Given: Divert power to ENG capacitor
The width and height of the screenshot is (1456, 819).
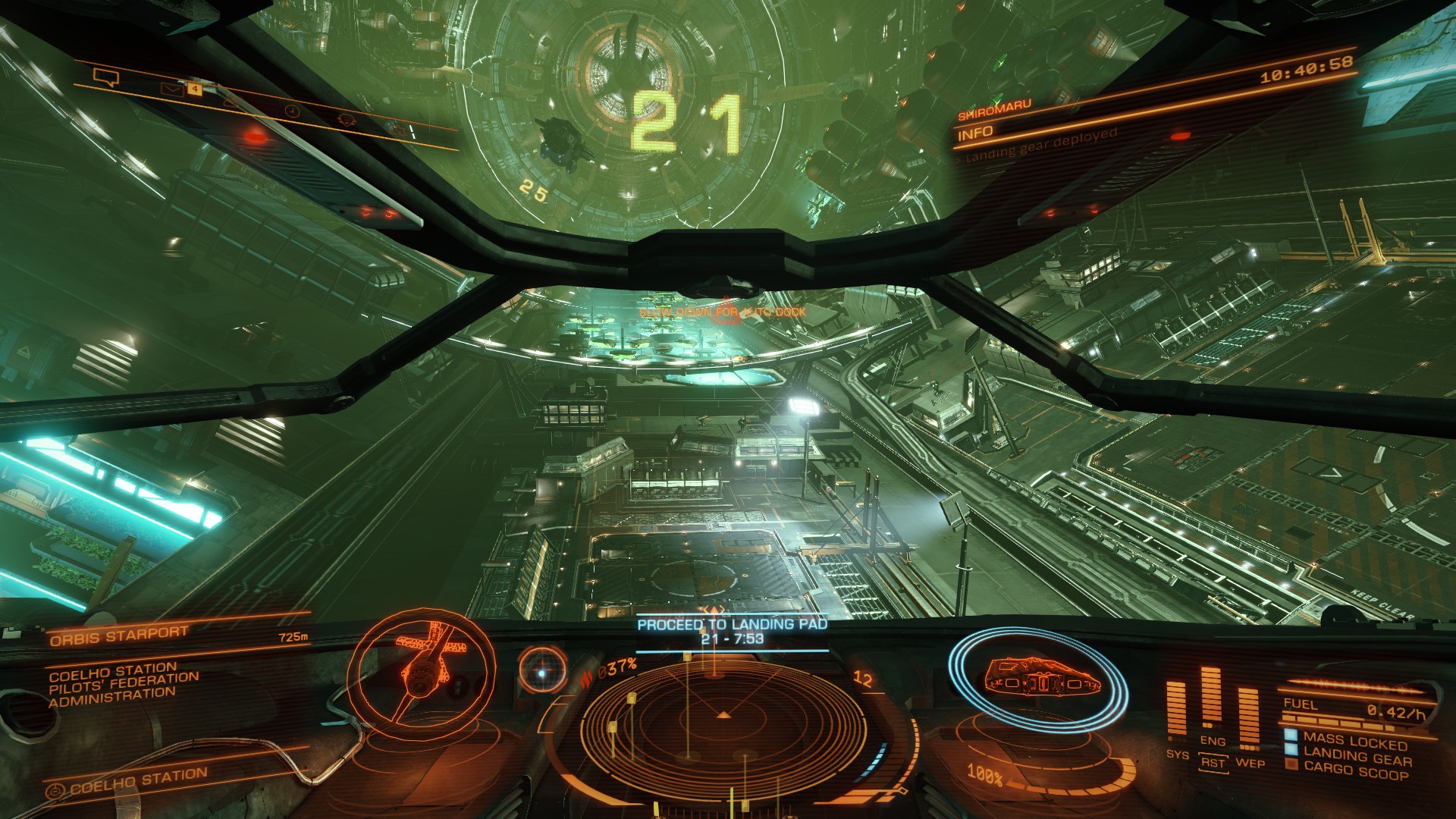Looking at the screenshot, I should pyautogui.click(x=1213, y=741).
